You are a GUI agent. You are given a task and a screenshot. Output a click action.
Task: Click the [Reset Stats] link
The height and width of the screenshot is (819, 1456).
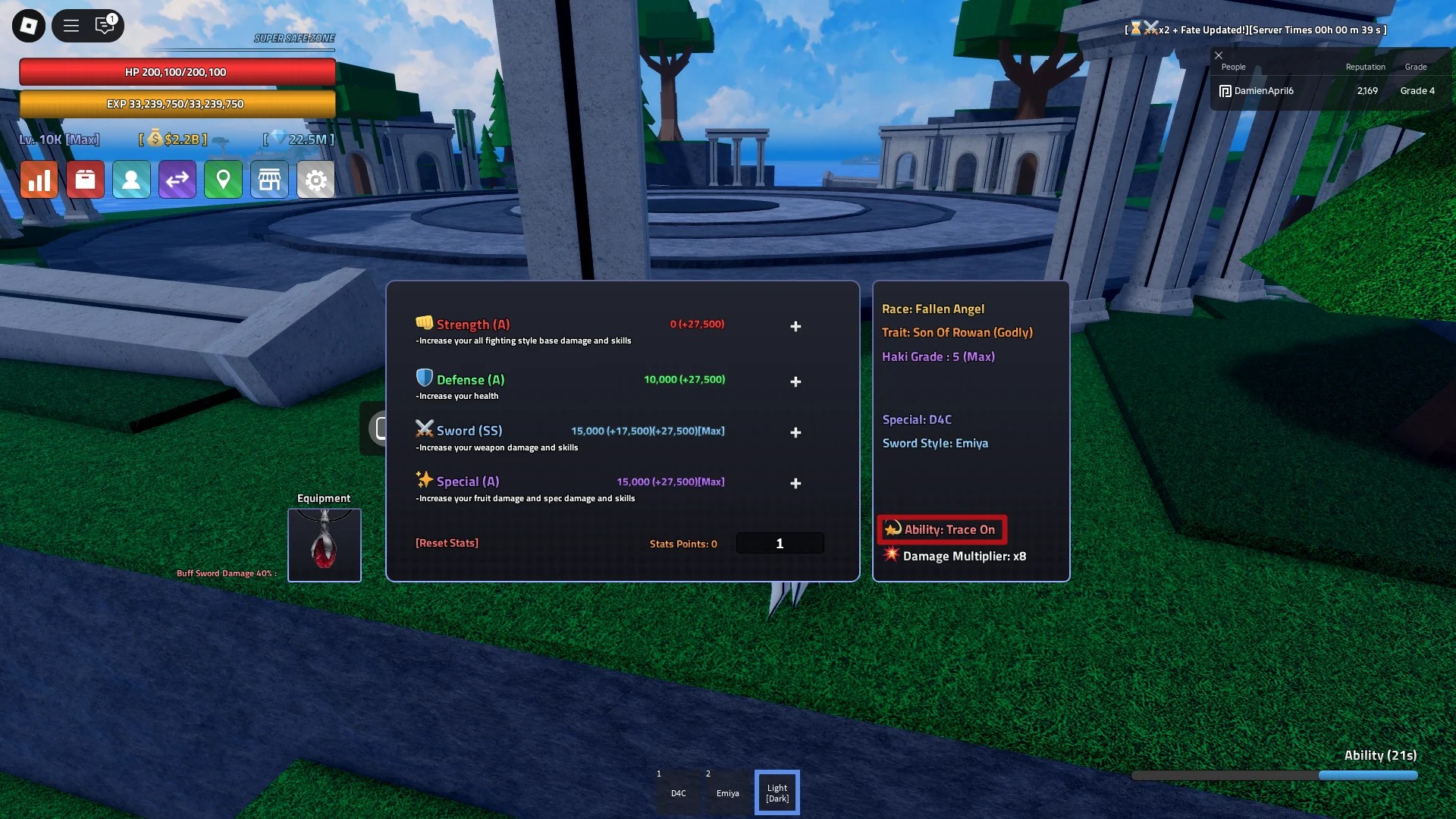(447, 543)
